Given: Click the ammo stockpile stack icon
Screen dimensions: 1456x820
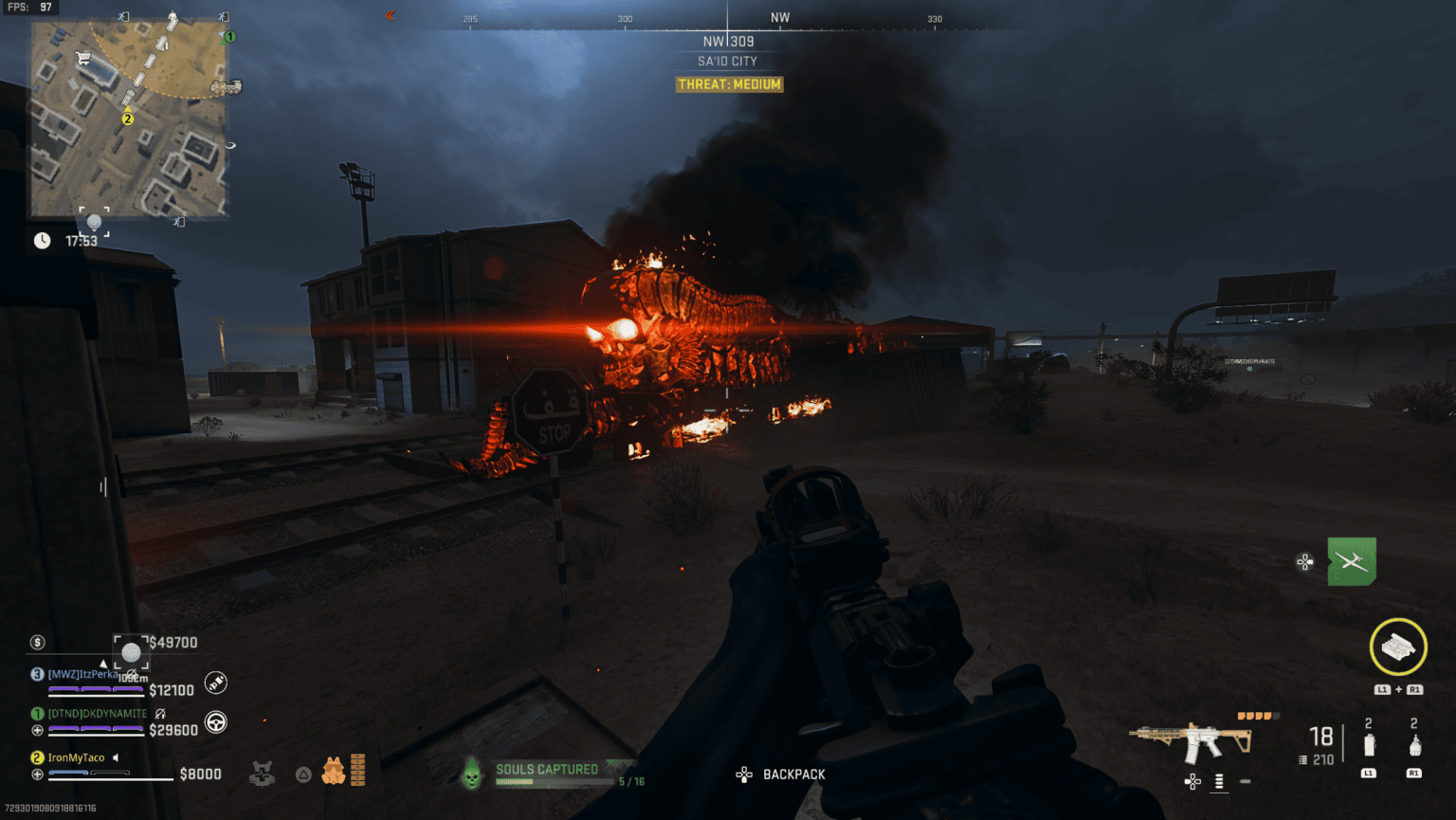Looking at the screenshot, I should coord(357,769).
